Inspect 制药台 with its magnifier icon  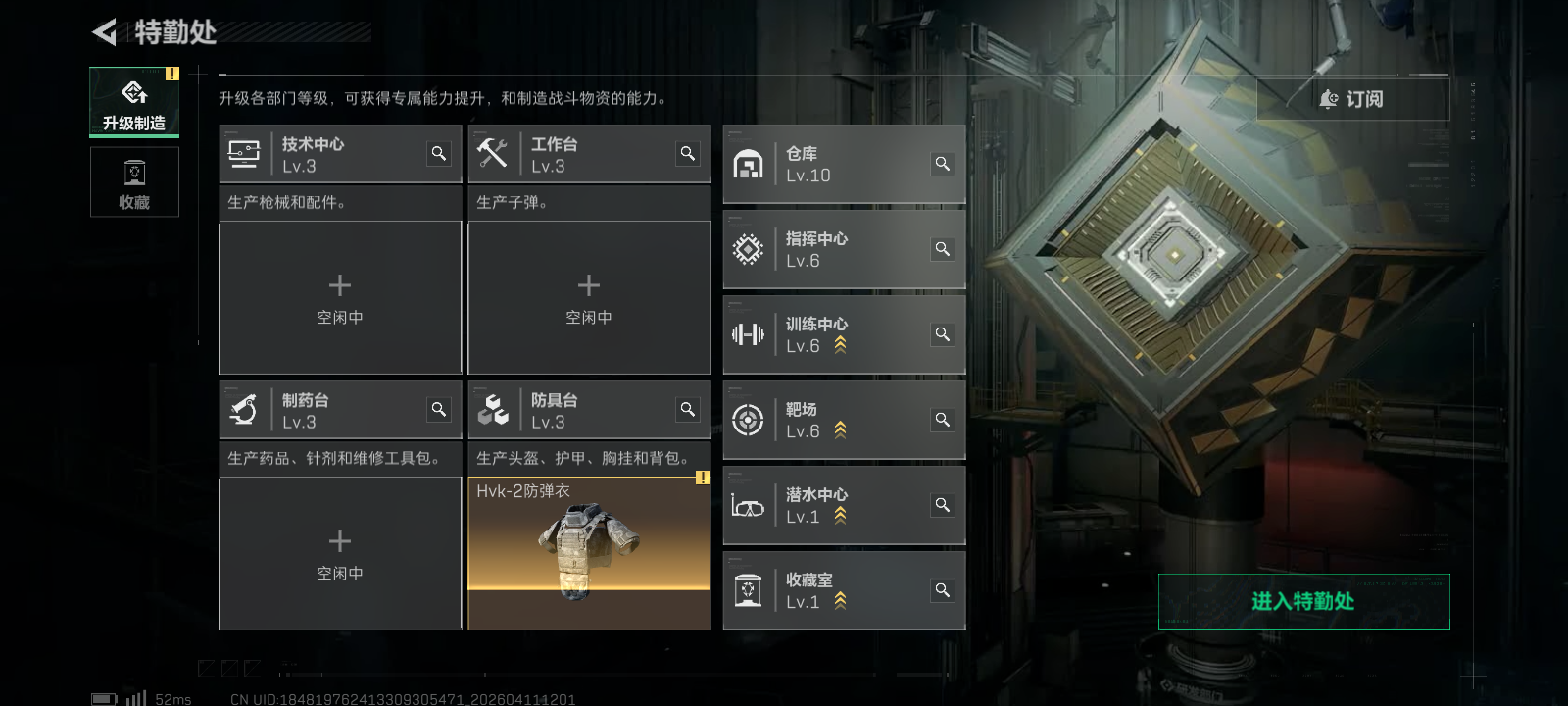click(439, 409)
